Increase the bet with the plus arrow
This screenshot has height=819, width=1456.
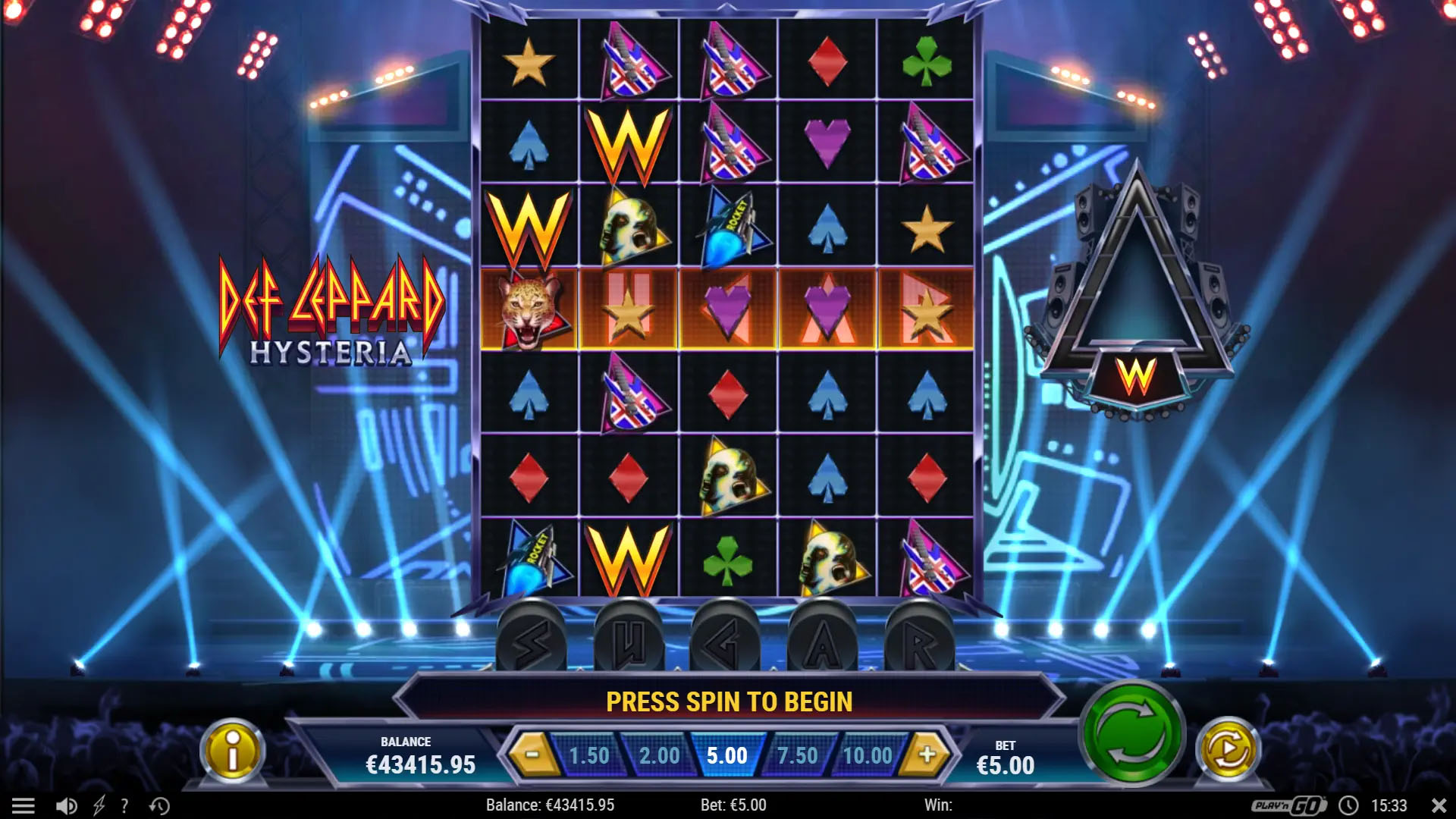coord(927,755)
